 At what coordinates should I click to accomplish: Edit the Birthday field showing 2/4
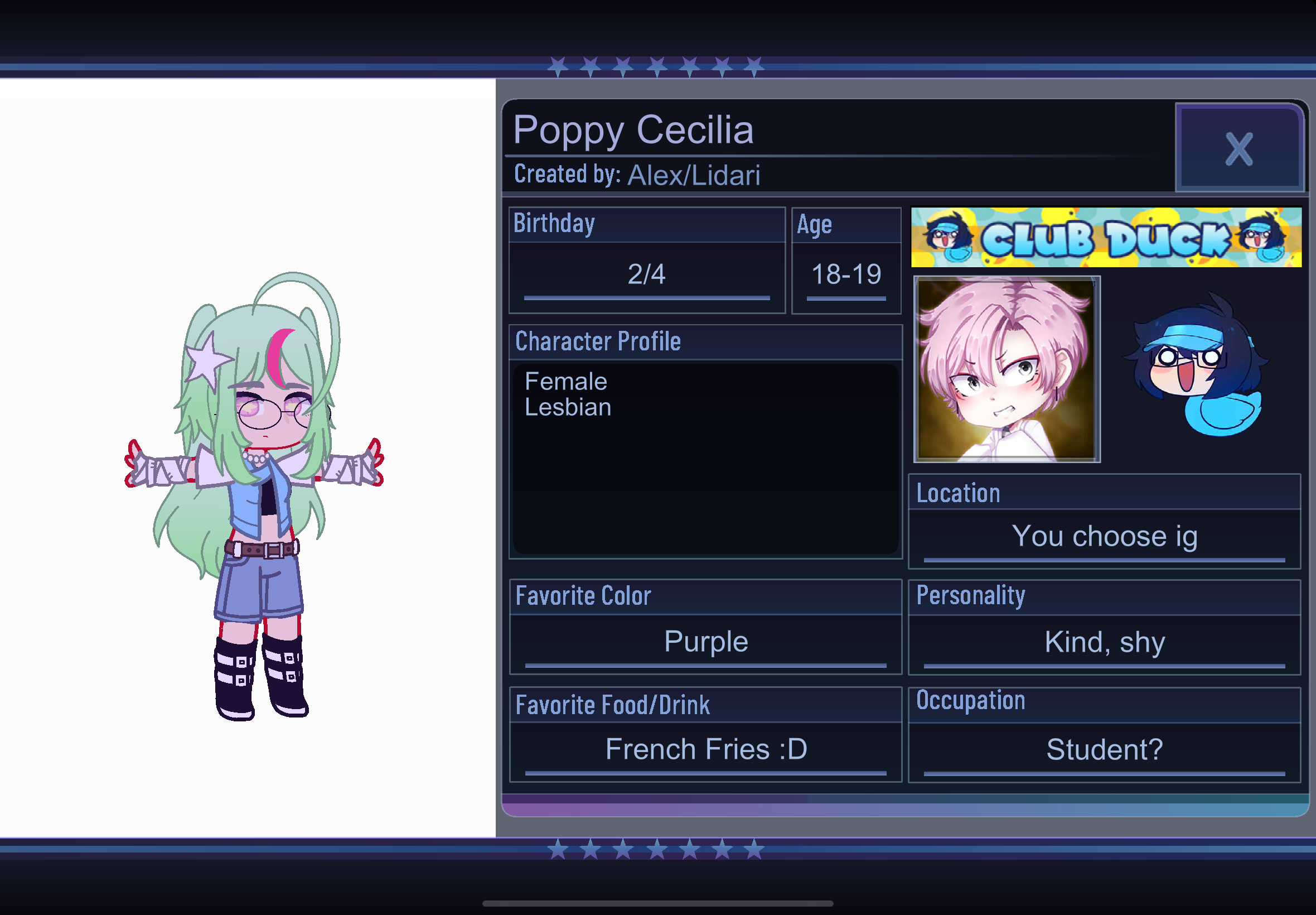(x=646, y=274)
